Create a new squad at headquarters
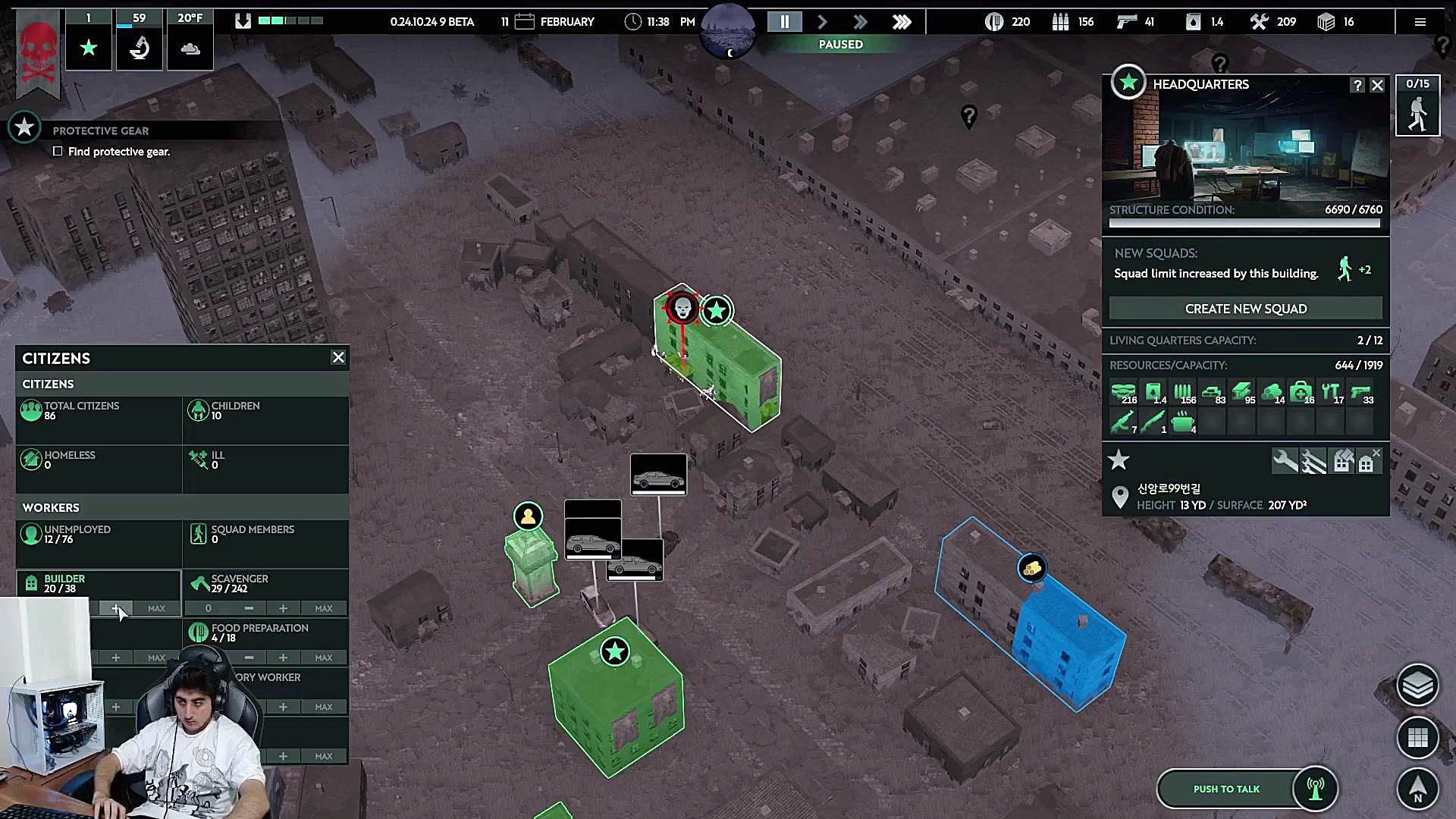The height and width of the screenshot is (819, 1456). 1245,309
